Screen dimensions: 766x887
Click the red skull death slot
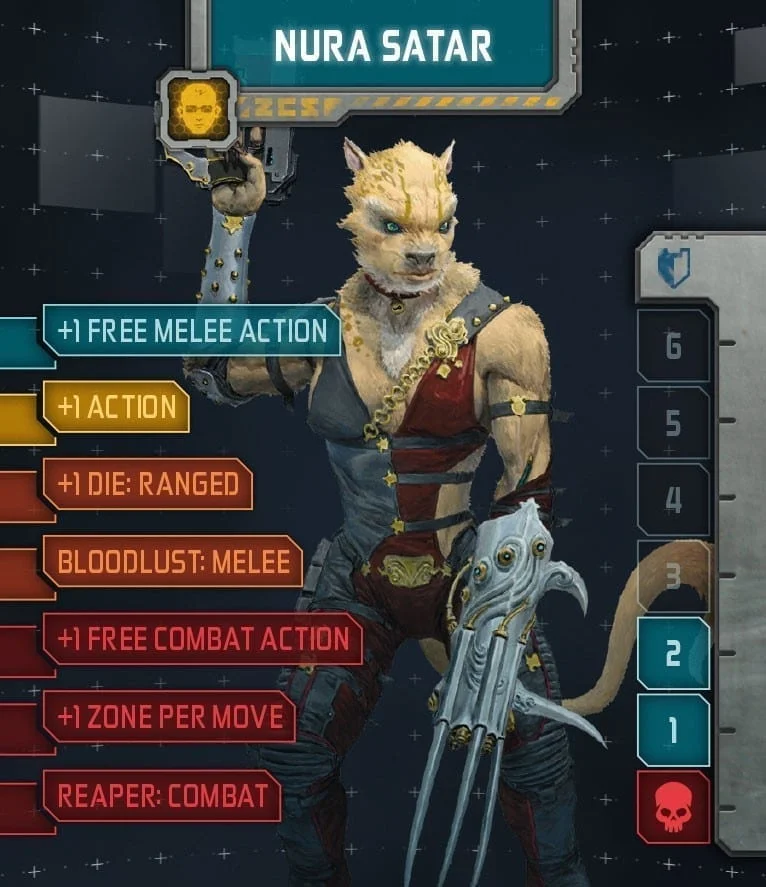click(673, 807)
